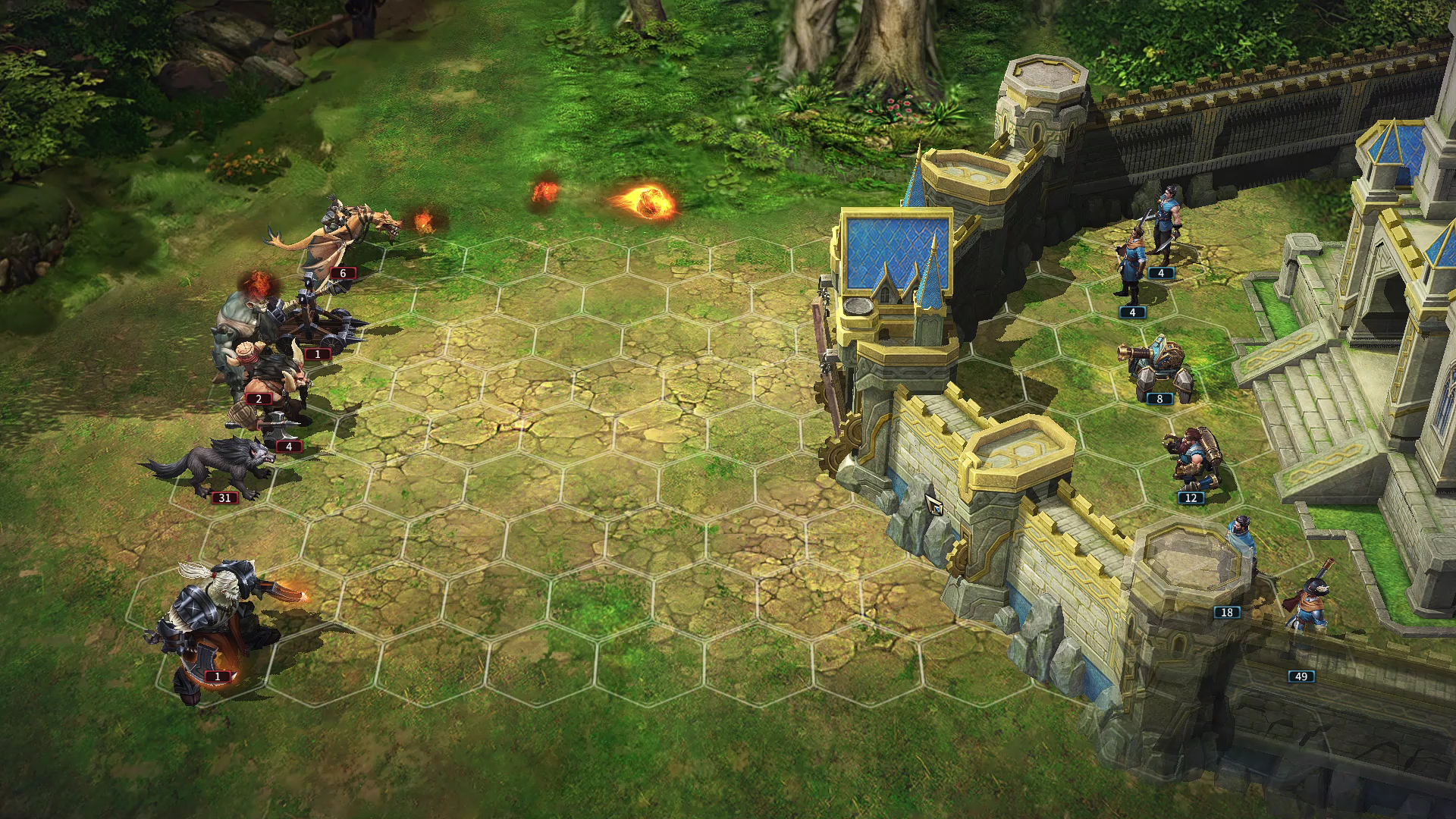1456x819 pixels.
Task: Target the cannon unit stack numbered 8
Action: coord(1156,368)
